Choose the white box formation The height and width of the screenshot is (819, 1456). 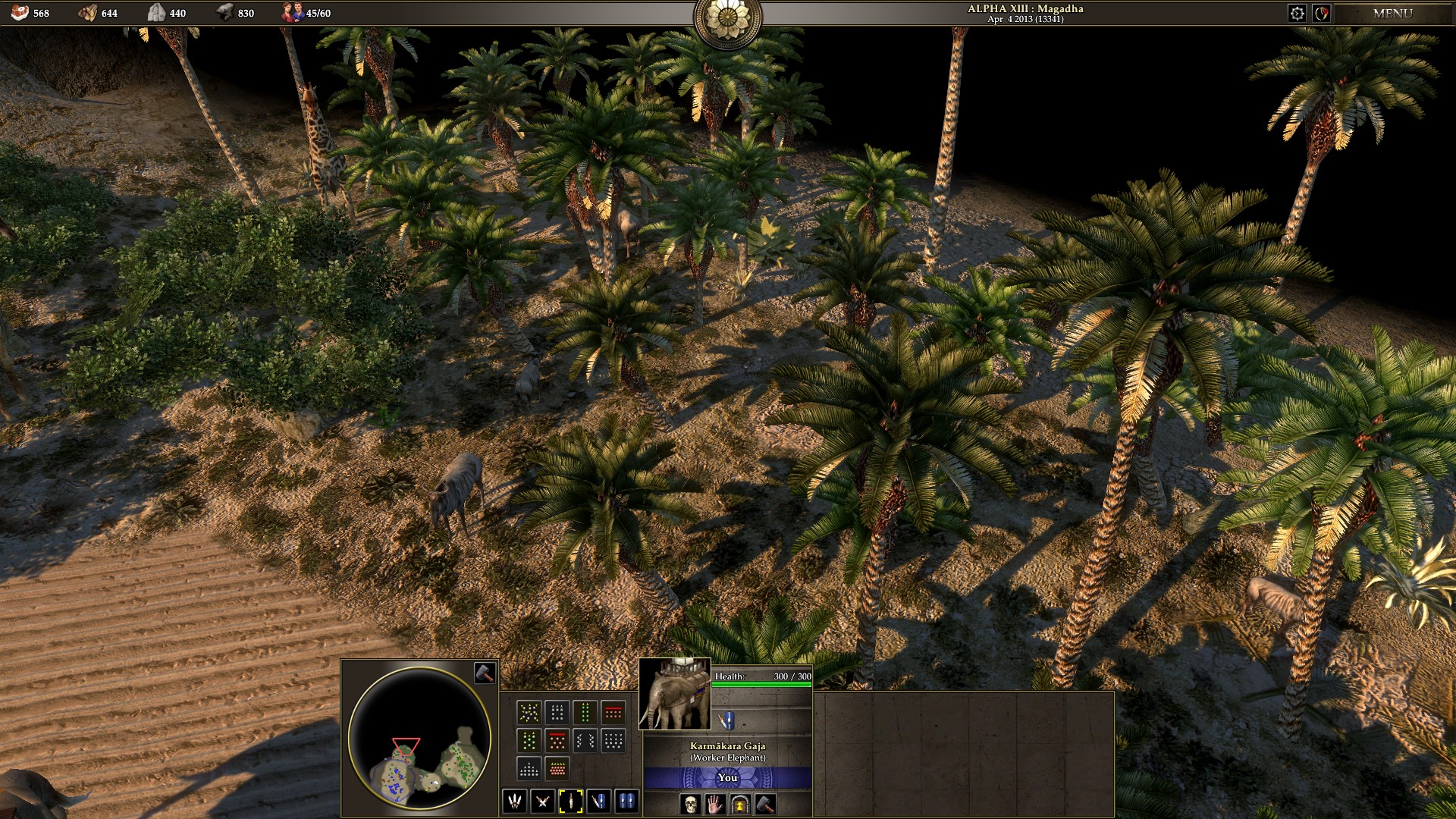point(557,712)
